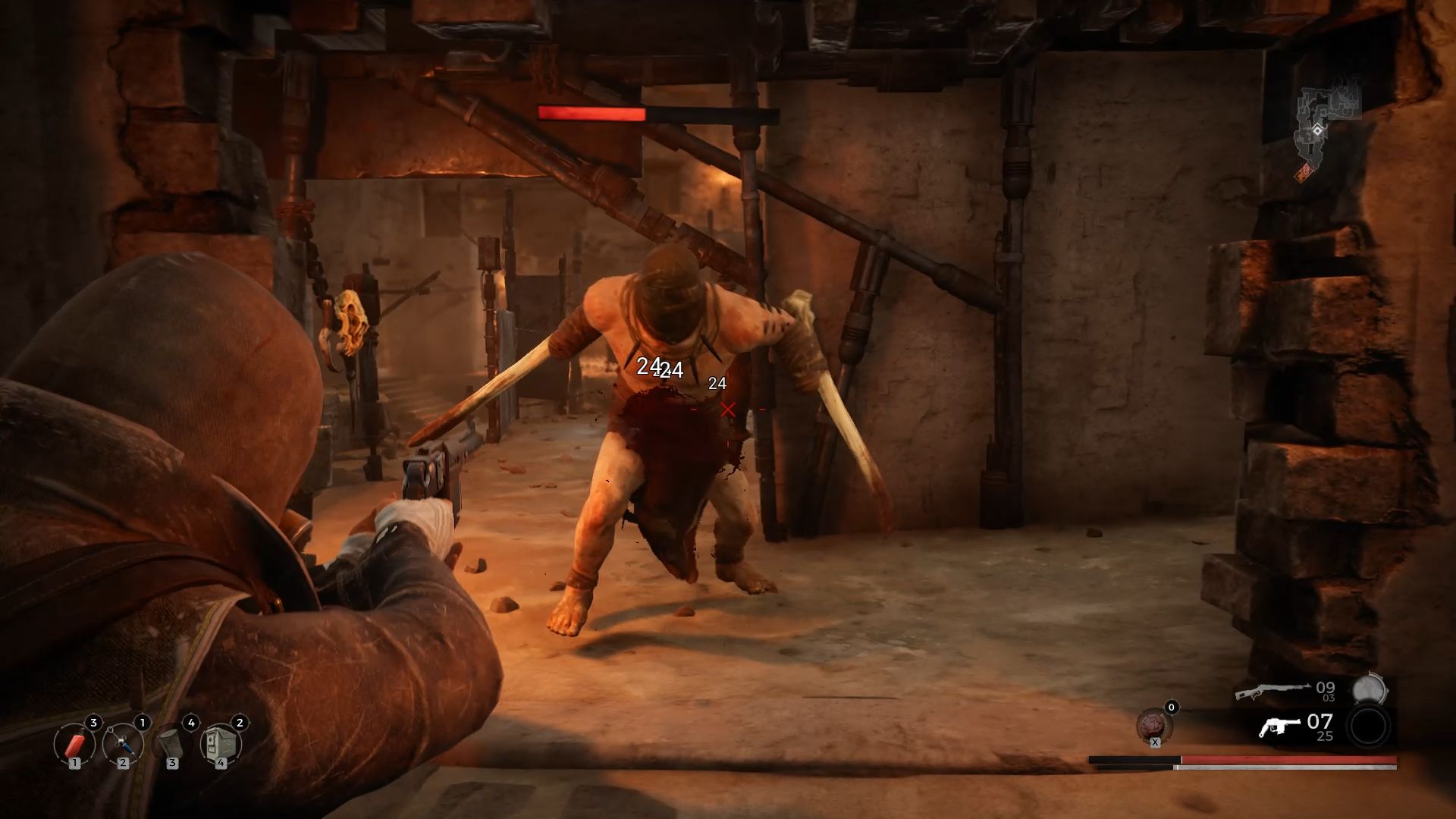
Task: Use the Dragon Heart healing item
Action: point(1154,726)
